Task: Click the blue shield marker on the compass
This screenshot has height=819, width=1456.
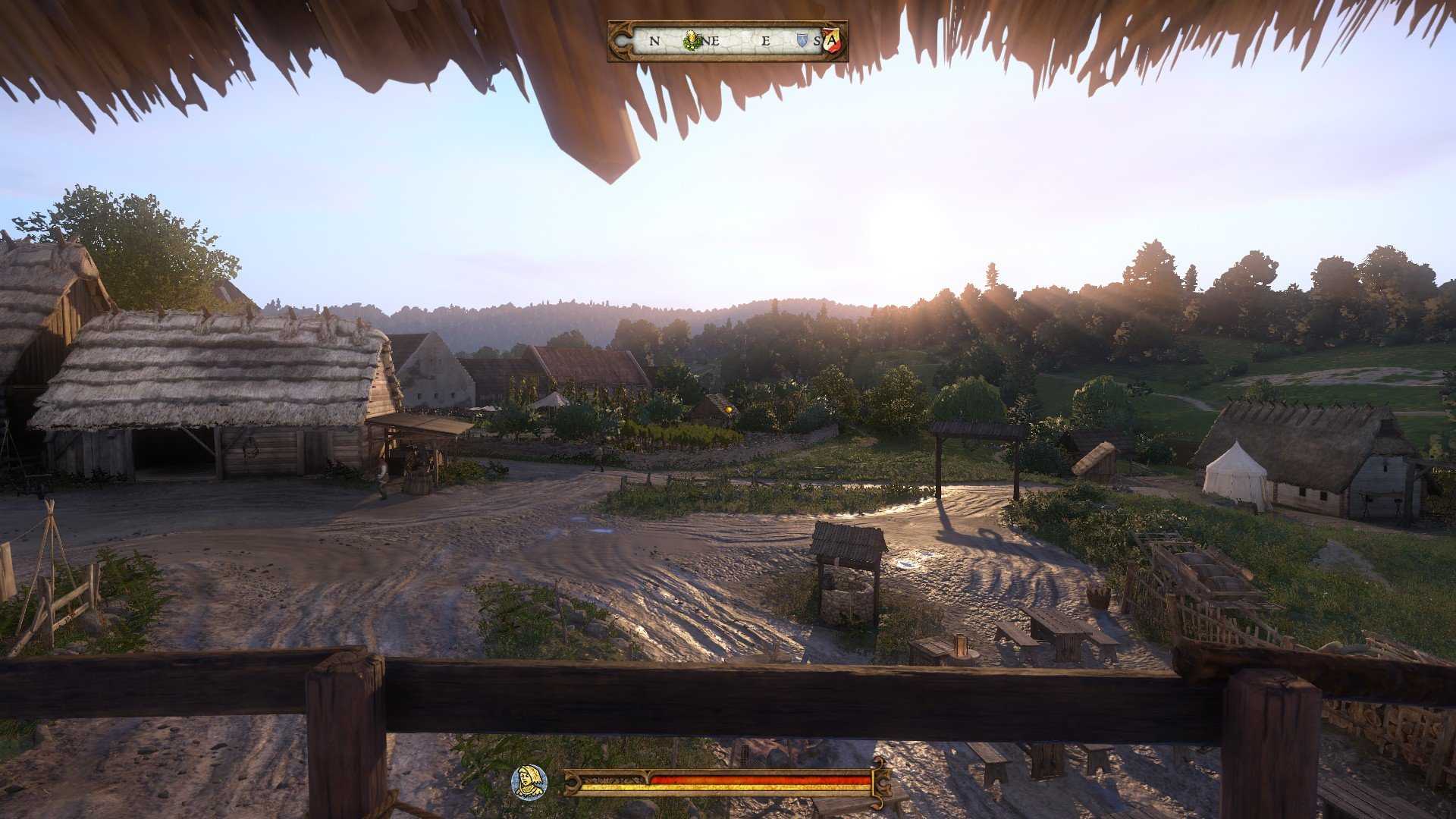Action: point(801,42)
